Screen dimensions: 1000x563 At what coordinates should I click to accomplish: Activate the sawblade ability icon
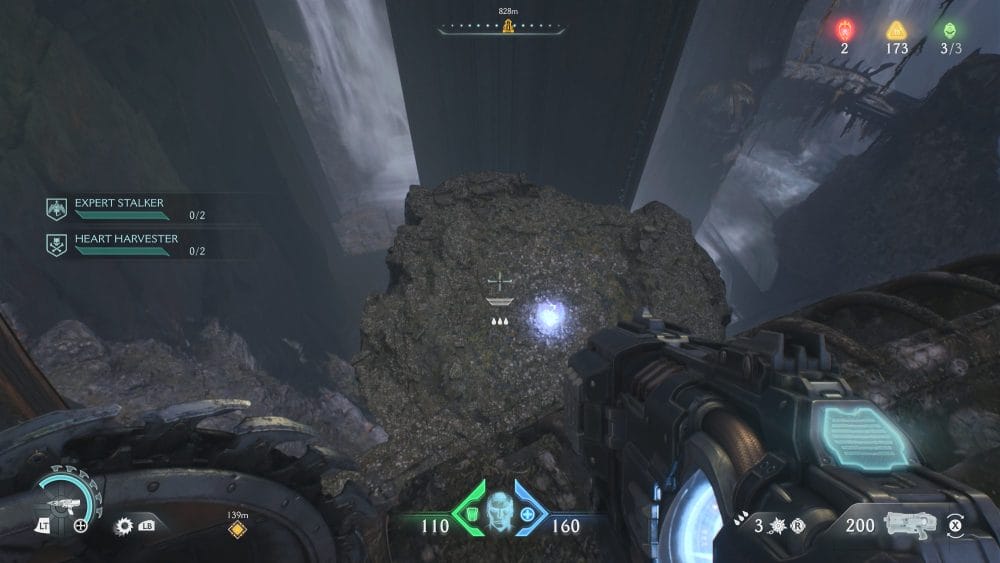pos(124,525)
